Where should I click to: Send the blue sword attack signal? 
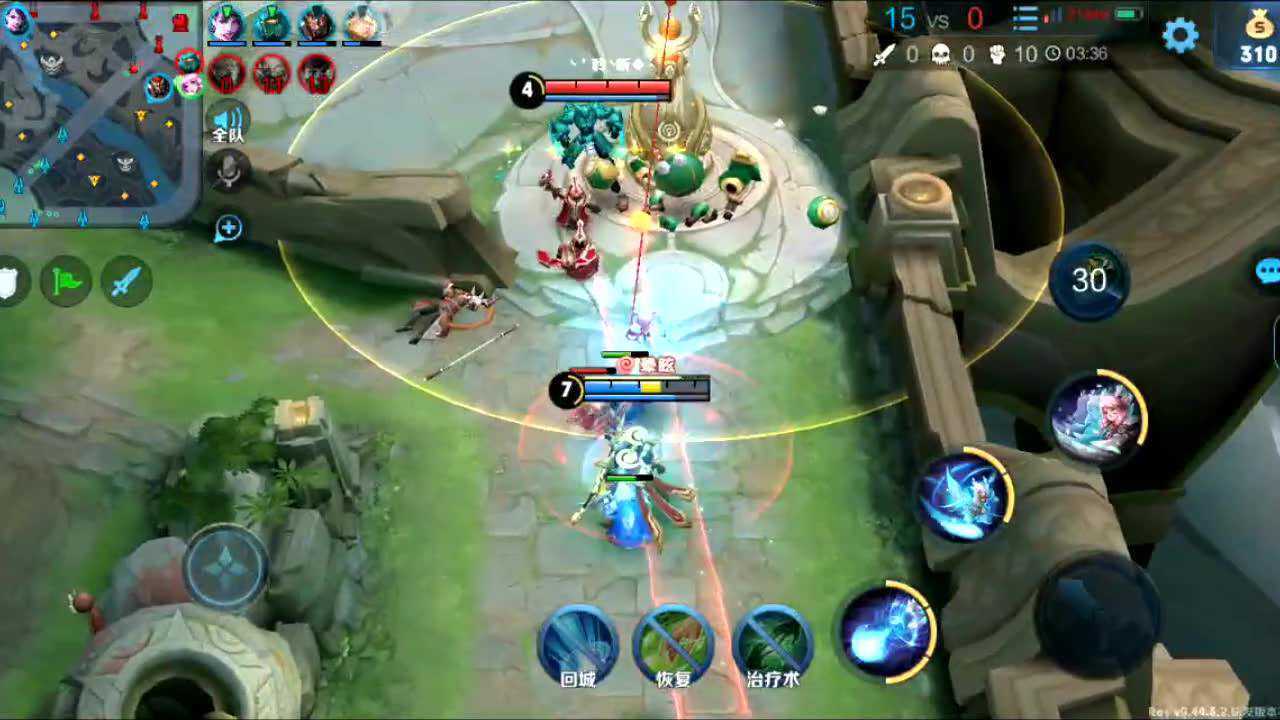(x=126, y=282)
